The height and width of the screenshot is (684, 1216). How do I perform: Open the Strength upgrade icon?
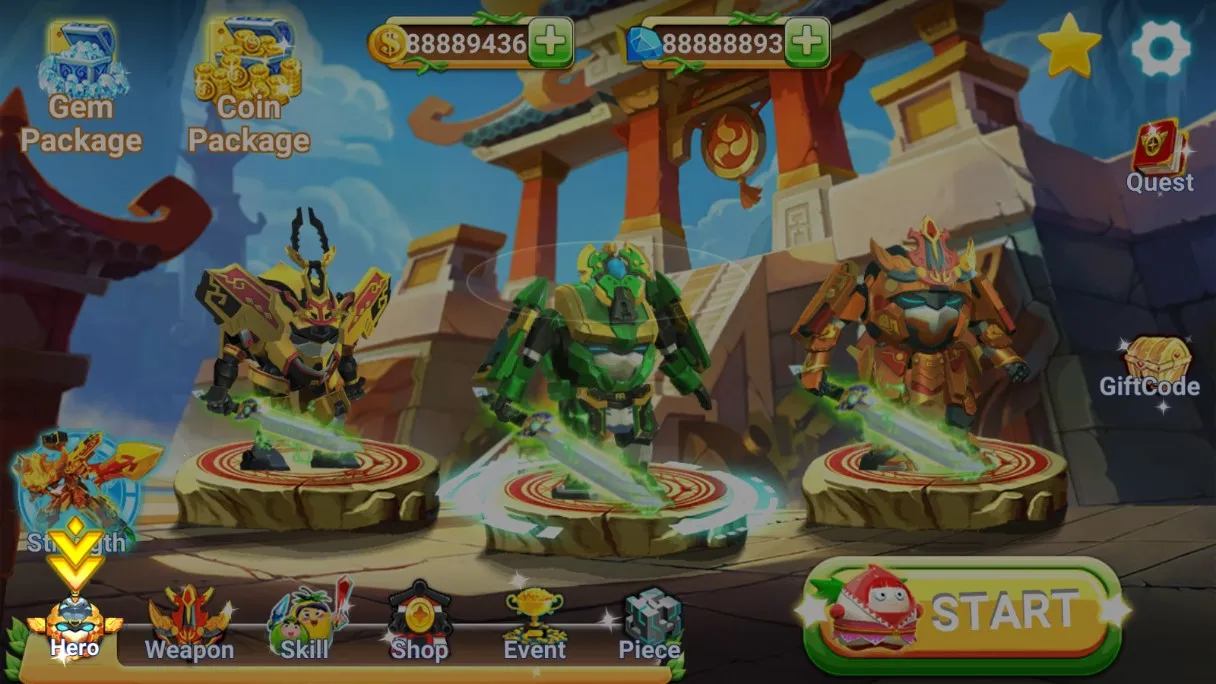pos(77,490)
